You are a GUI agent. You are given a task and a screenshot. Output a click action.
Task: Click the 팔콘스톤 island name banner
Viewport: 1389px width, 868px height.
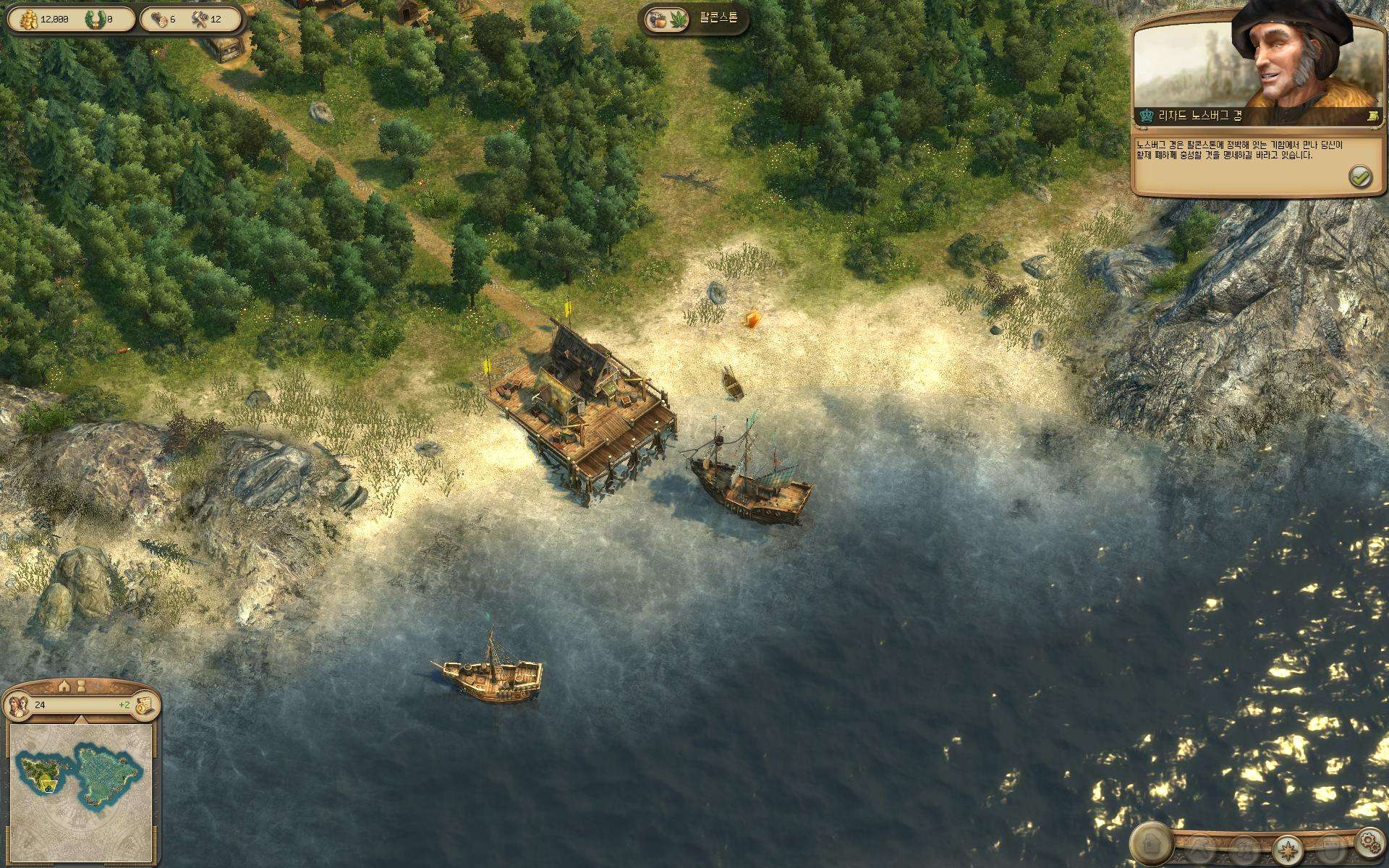[x=694, y=18]
